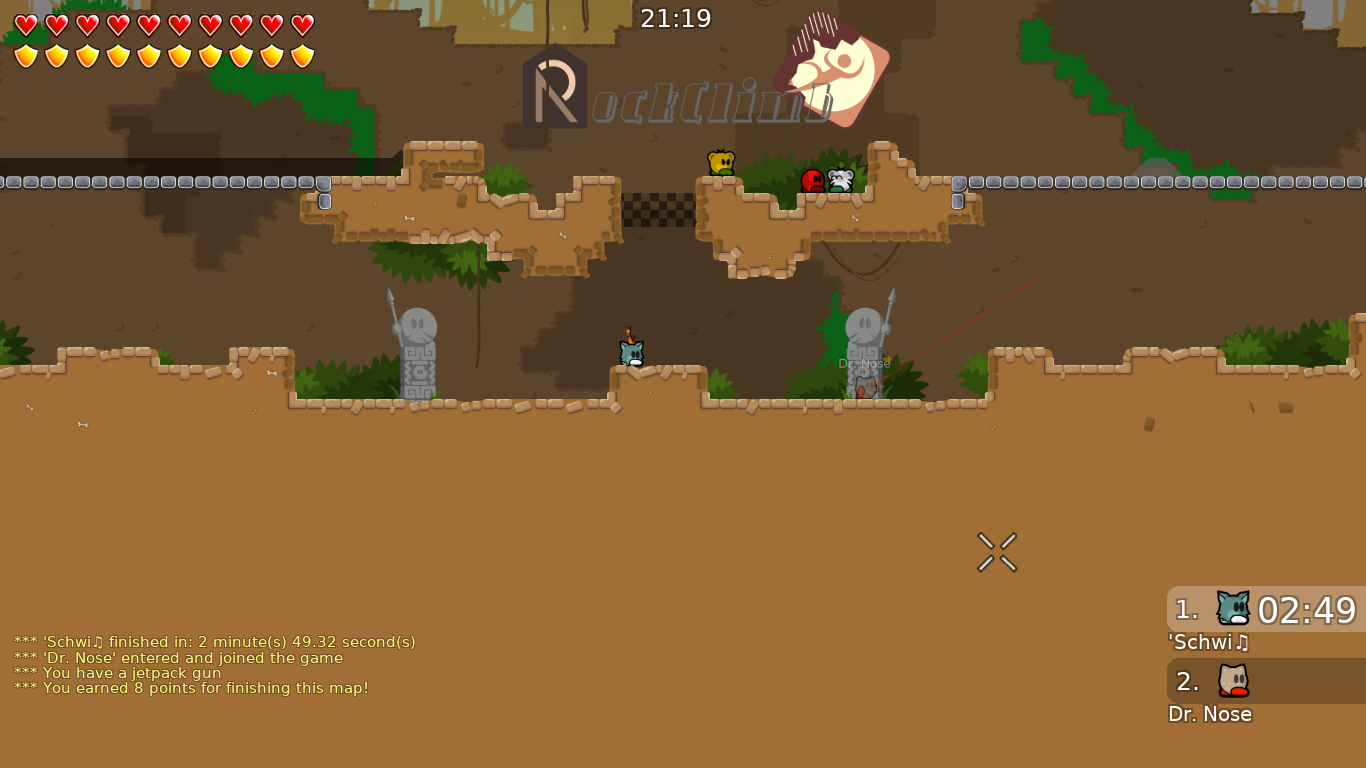This screenshot has height=768, width=1366.
Task: Click the flaming-head tee near the ledge
Action: tap(630, 352)
